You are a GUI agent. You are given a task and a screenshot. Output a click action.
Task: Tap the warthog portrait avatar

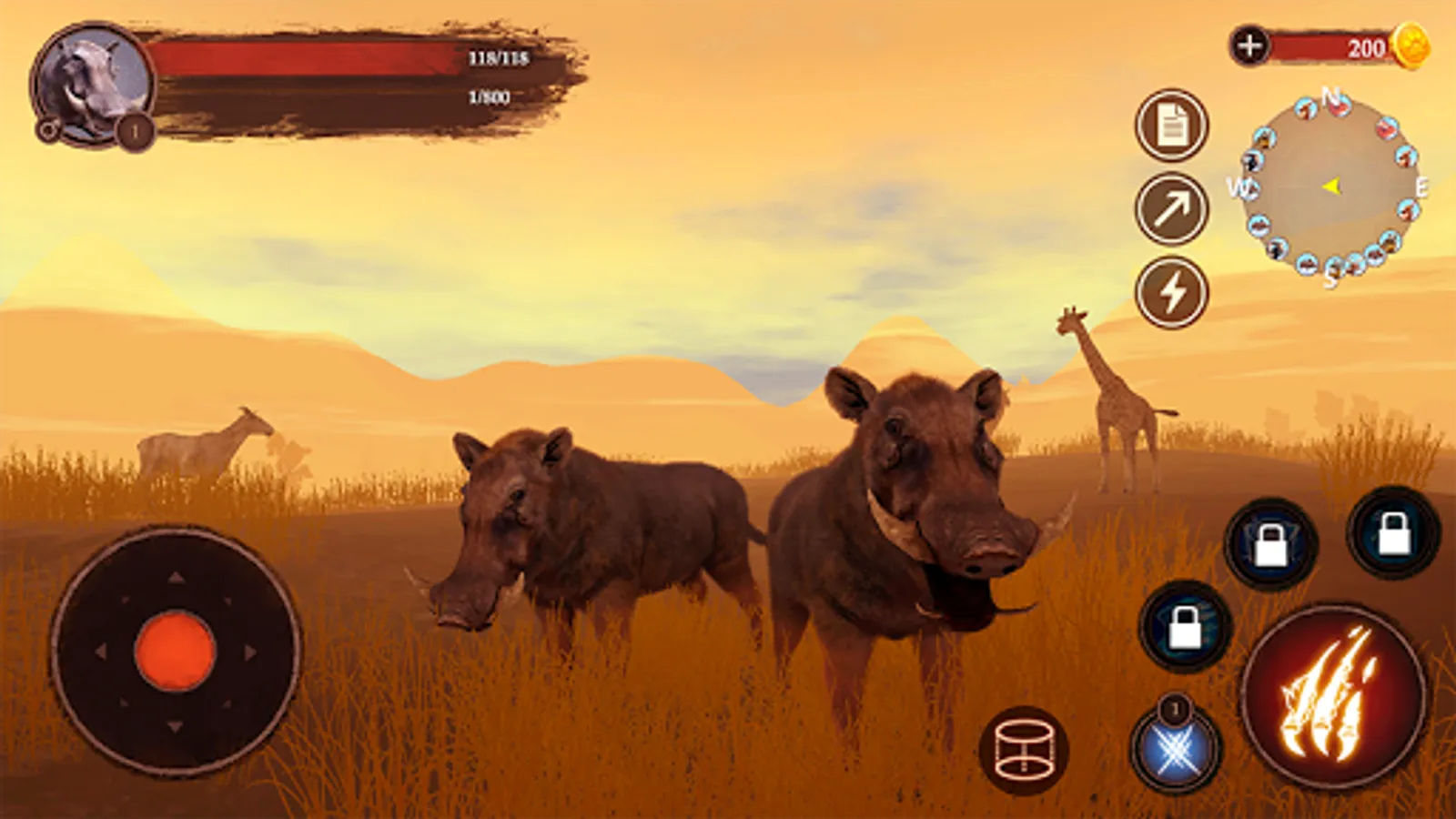(x=93, y=84)
